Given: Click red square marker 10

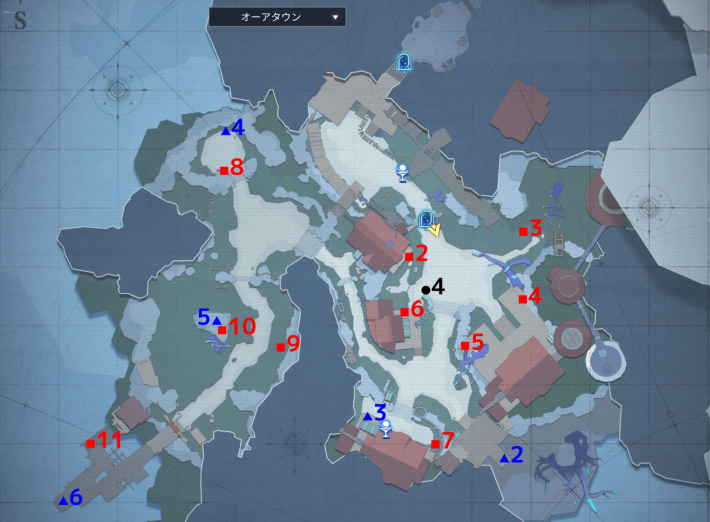Looking at the screenshot, I should pos(222,330).
